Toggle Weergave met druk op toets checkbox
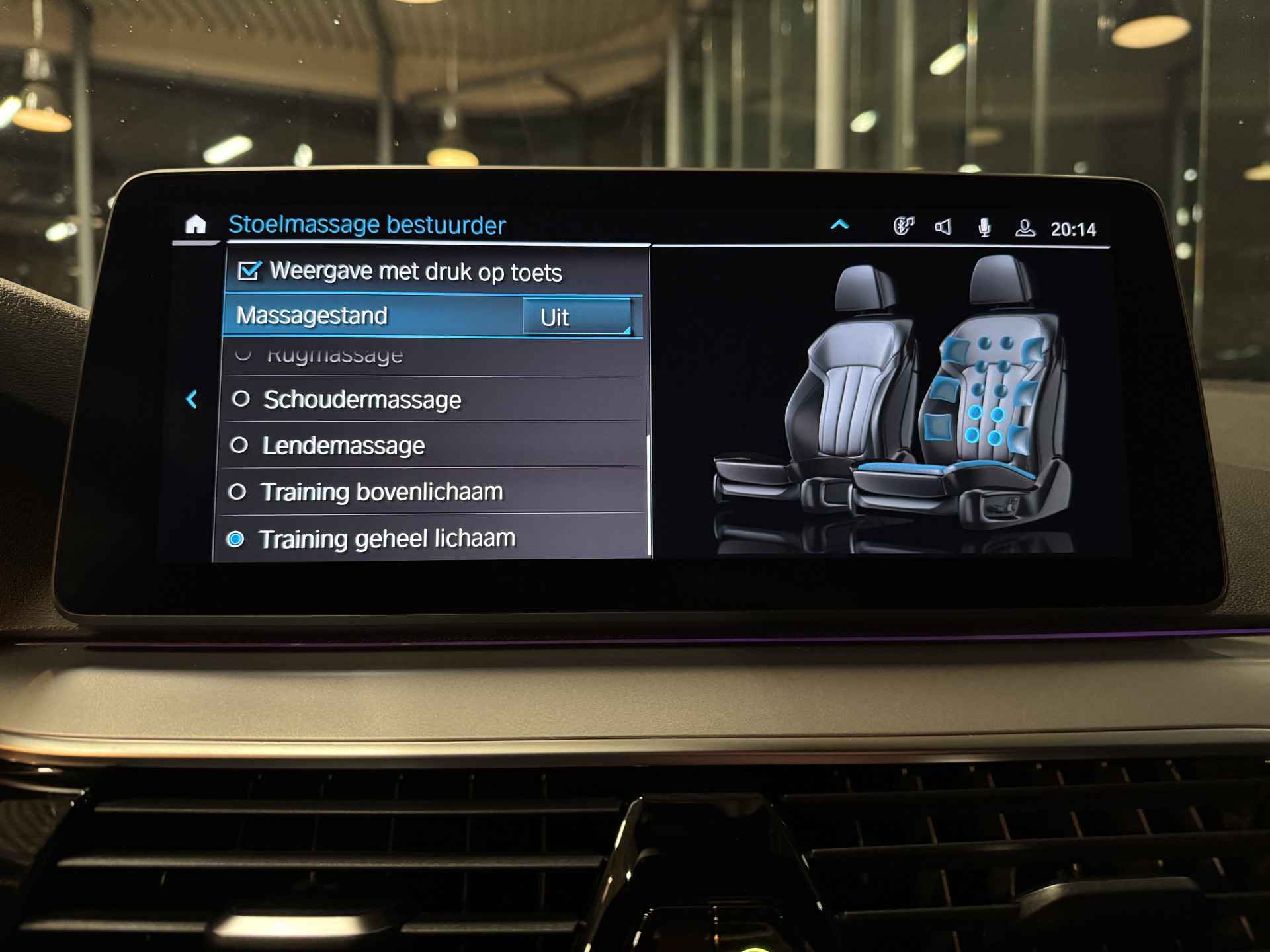Screen dimensions: 1270x952 [x=249, y=271]
